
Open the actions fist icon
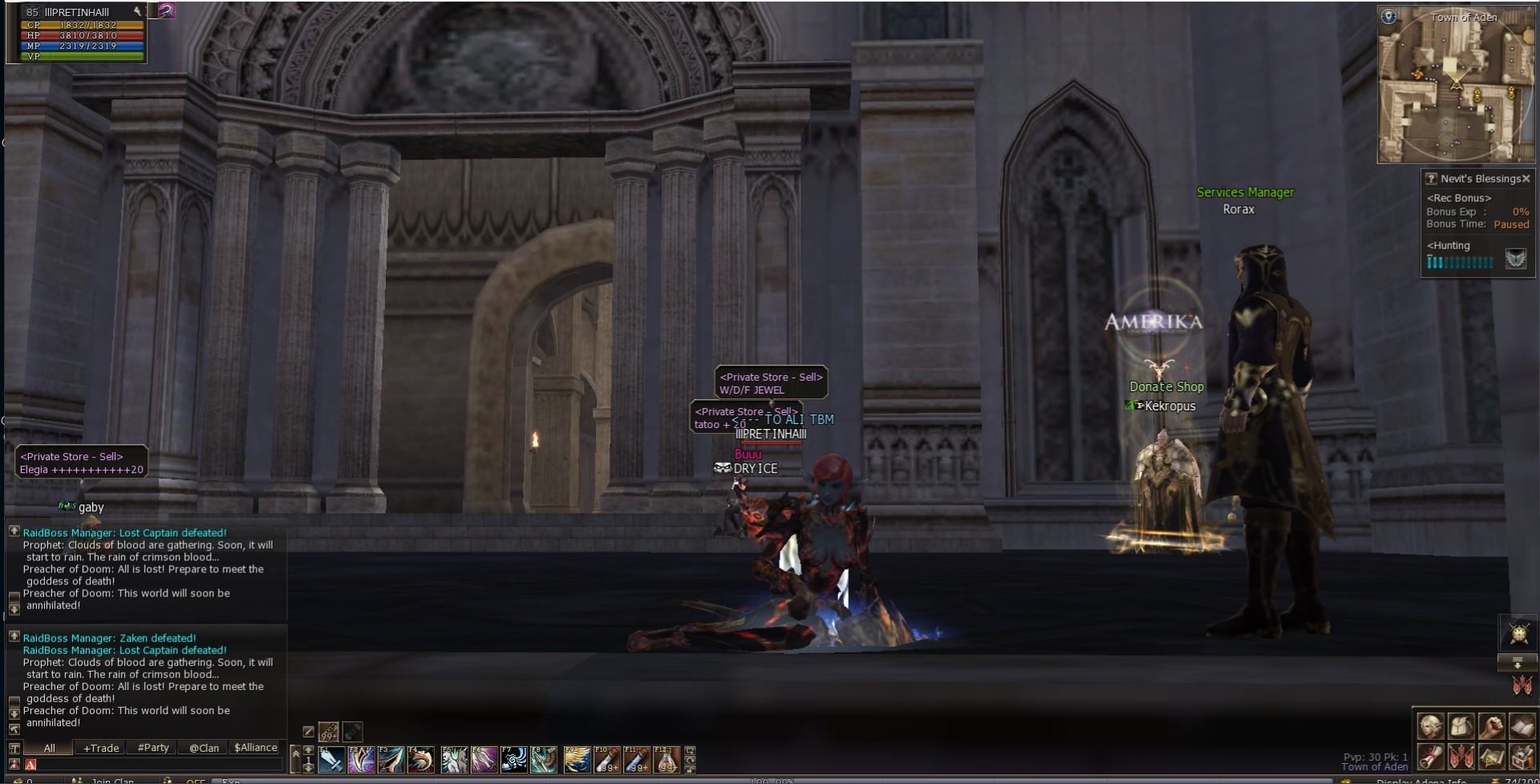(1491, 726)
